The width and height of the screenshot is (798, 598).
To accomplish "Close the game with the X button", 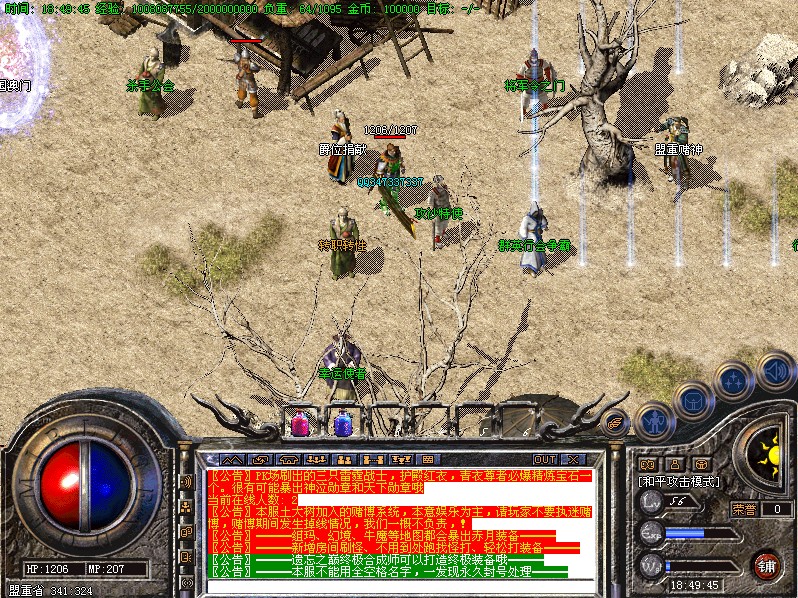I will [x=572, y=459].
